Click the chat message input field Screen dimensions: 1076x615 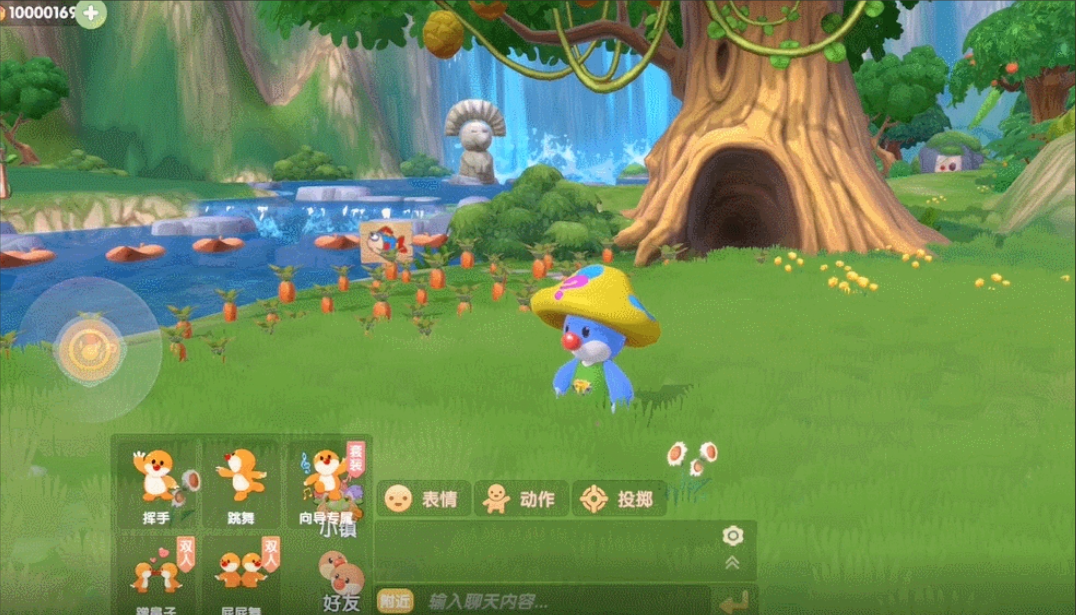tap(560, 601)
